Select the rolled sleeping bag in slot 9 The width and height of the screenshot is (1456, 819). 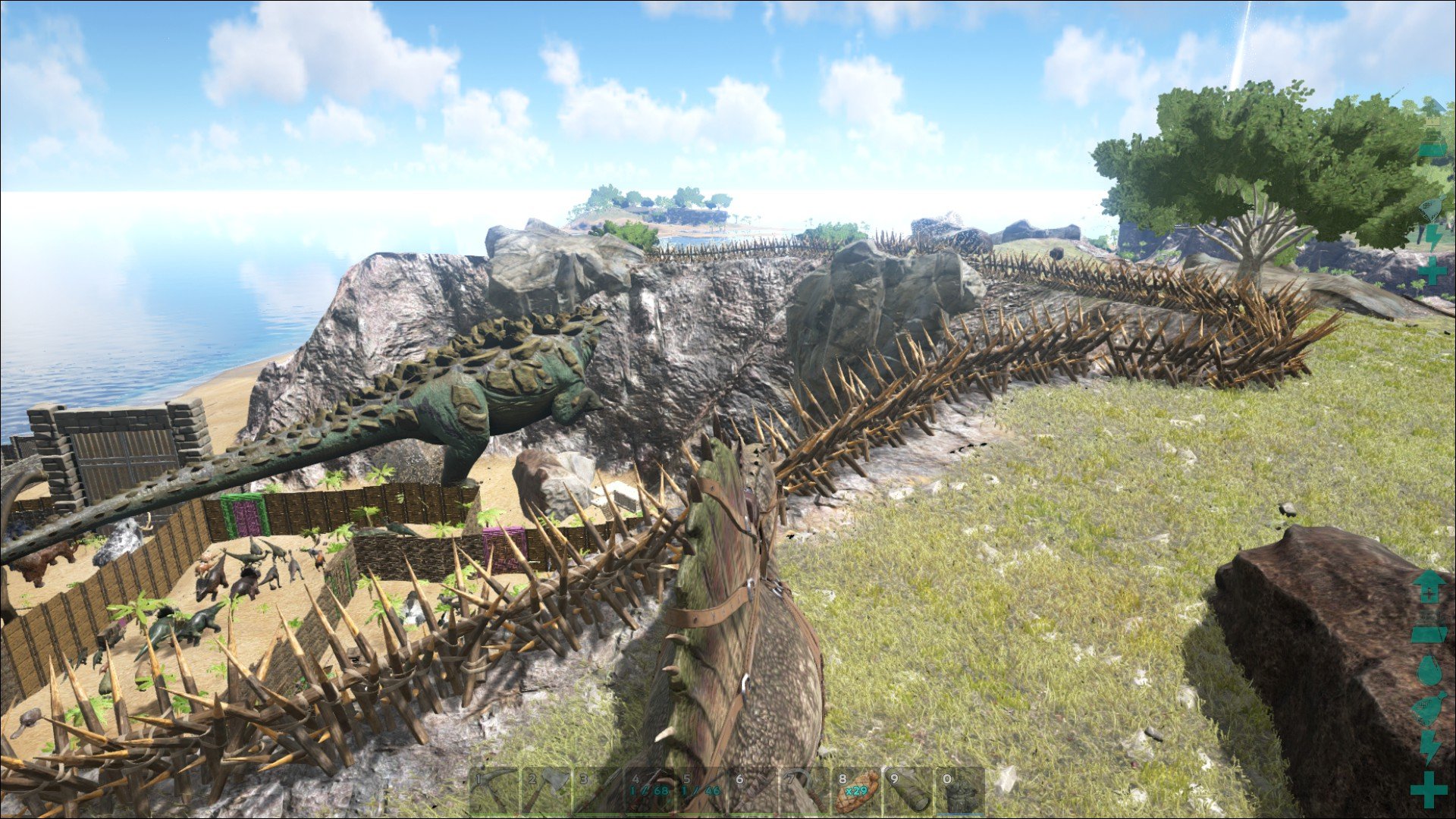click(909, 791)
